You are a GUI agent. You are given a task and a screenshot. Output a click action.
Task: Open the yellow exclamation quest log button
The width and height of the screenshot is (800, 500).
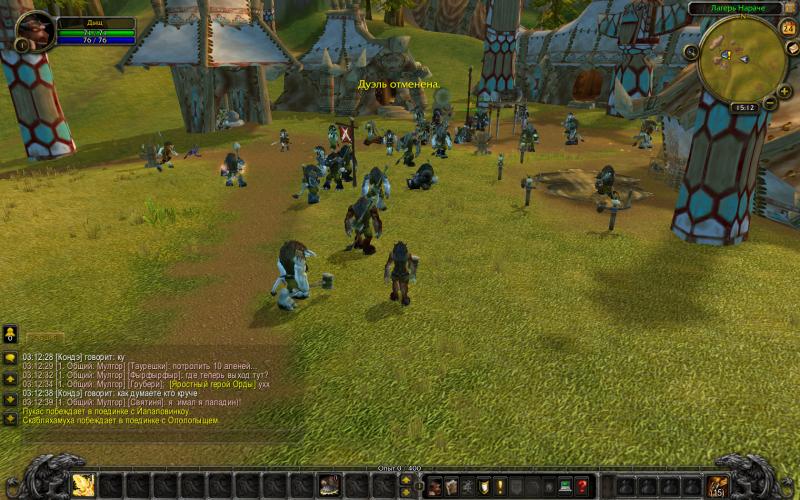click(500, 486)
